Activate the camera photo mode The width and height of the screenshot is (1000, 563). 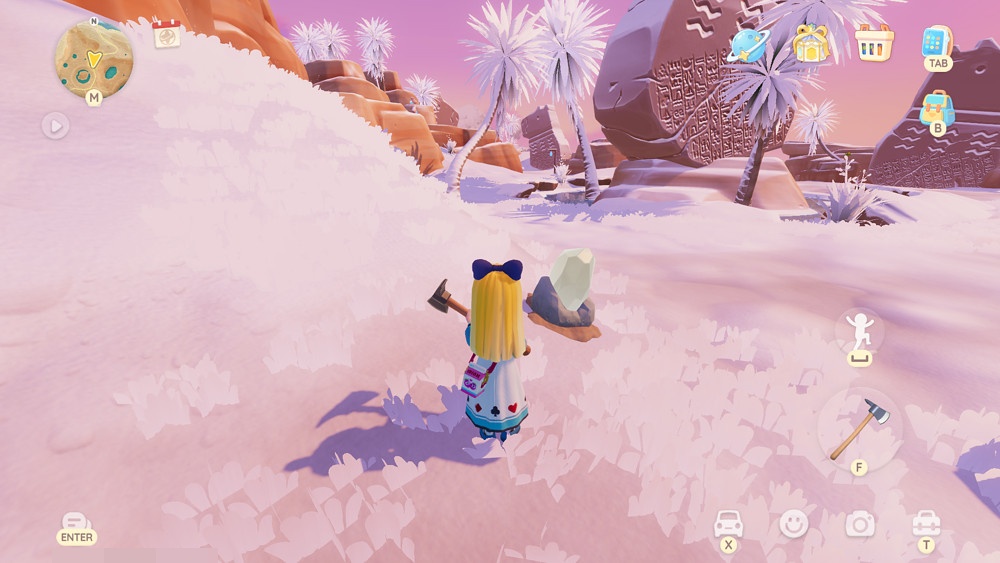(x=860, y=523)
